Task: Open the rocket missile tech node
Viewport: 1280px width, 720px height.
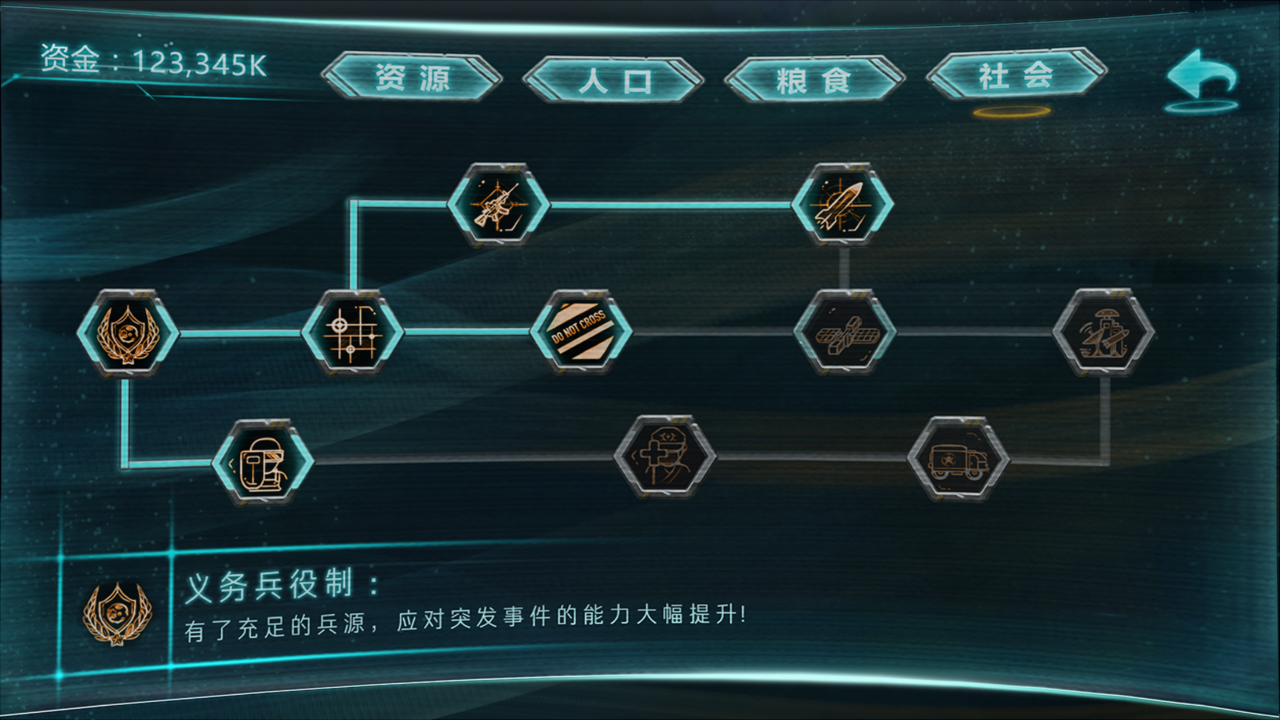Action: click(x=843, y=204)
